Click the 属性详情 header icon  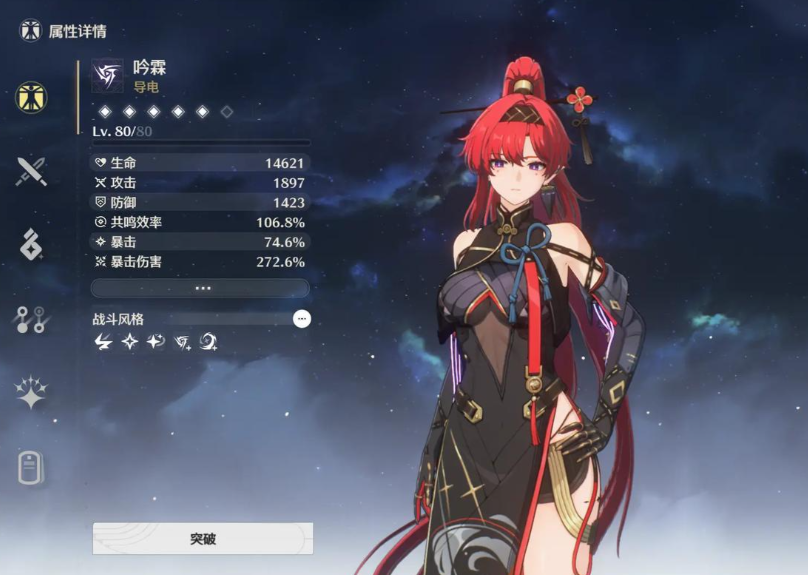31,30
